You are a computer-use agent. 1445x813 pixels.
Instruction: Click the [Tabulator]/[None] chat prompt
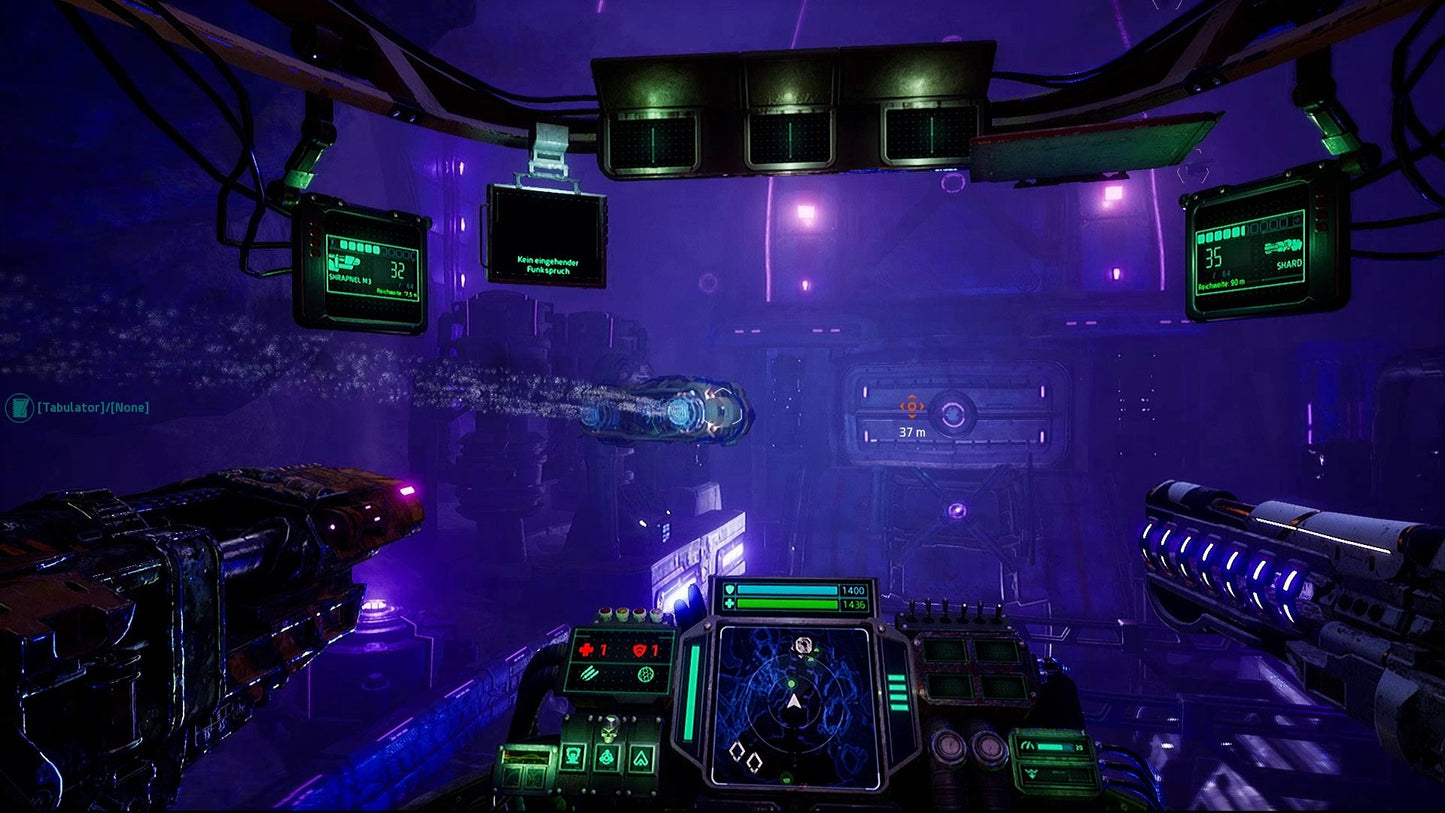93,407
